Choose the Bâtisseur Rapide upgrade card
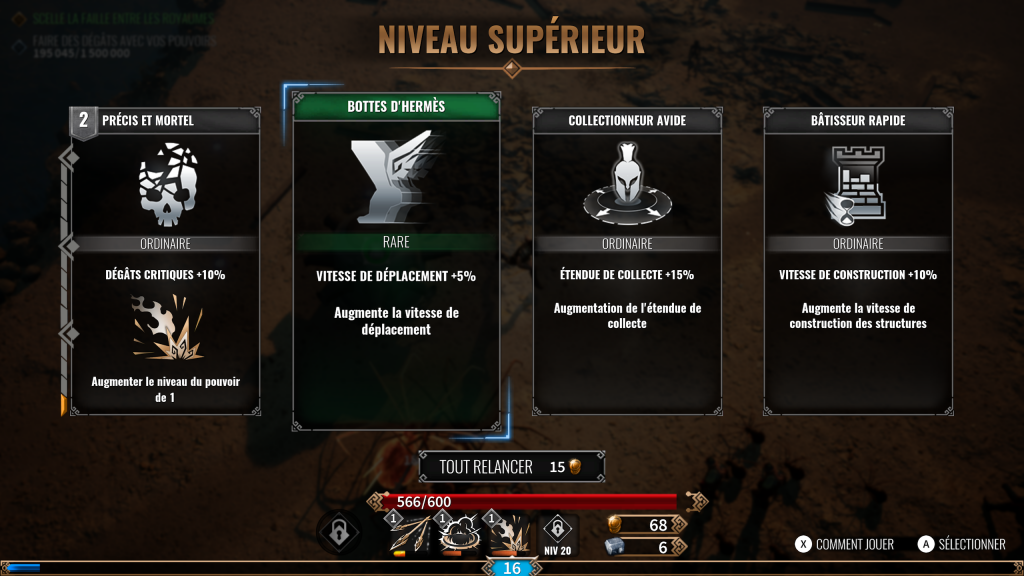The image size is (1024, 576). click(x=856, y=262)
